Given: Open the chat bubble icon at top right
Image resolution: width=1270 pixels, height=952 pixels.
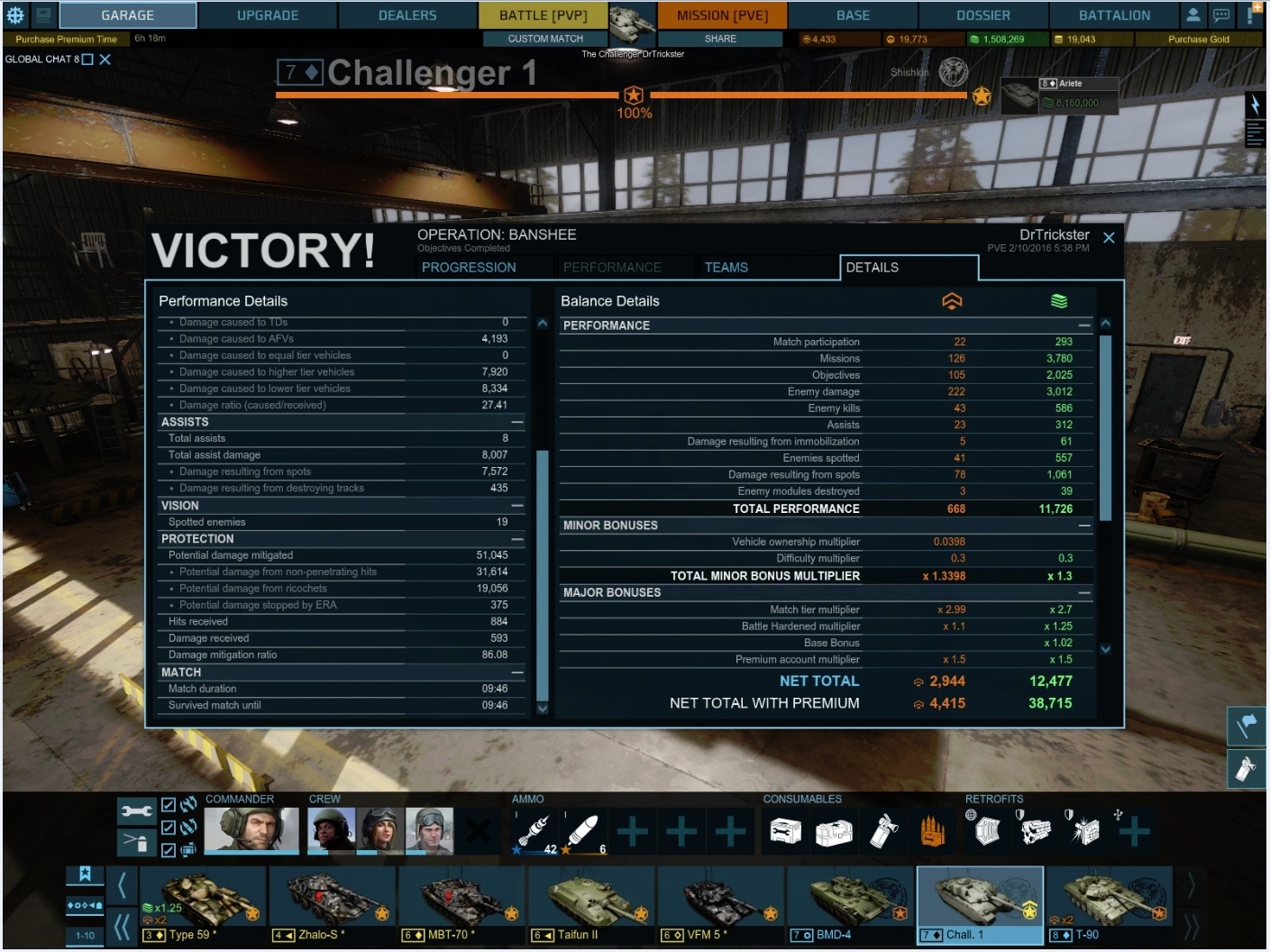Looking at the screenshot, I should coord(1221,15).
